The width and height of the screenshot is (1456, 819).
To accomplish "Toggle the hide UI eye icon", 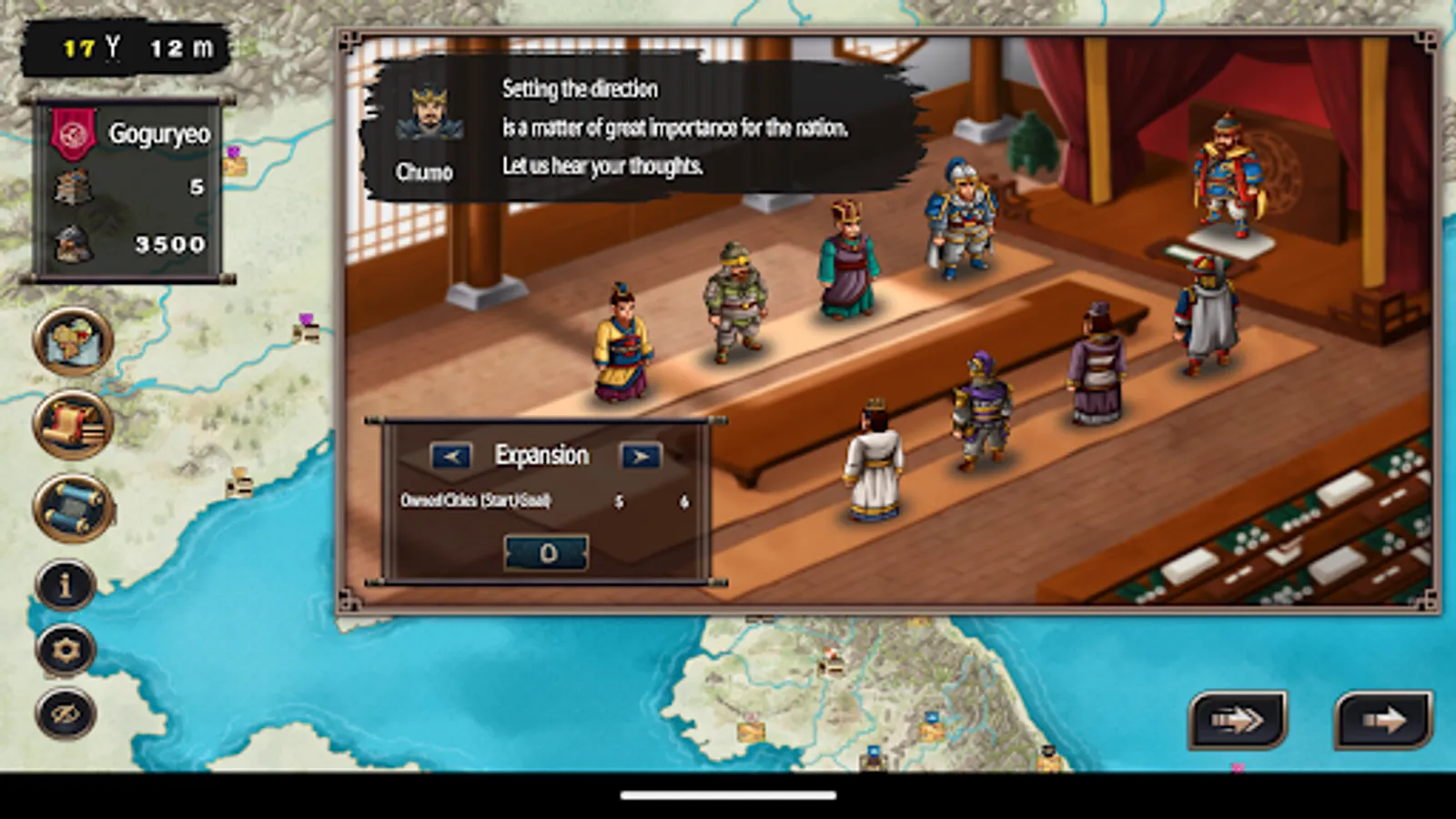I will [64, 711].
